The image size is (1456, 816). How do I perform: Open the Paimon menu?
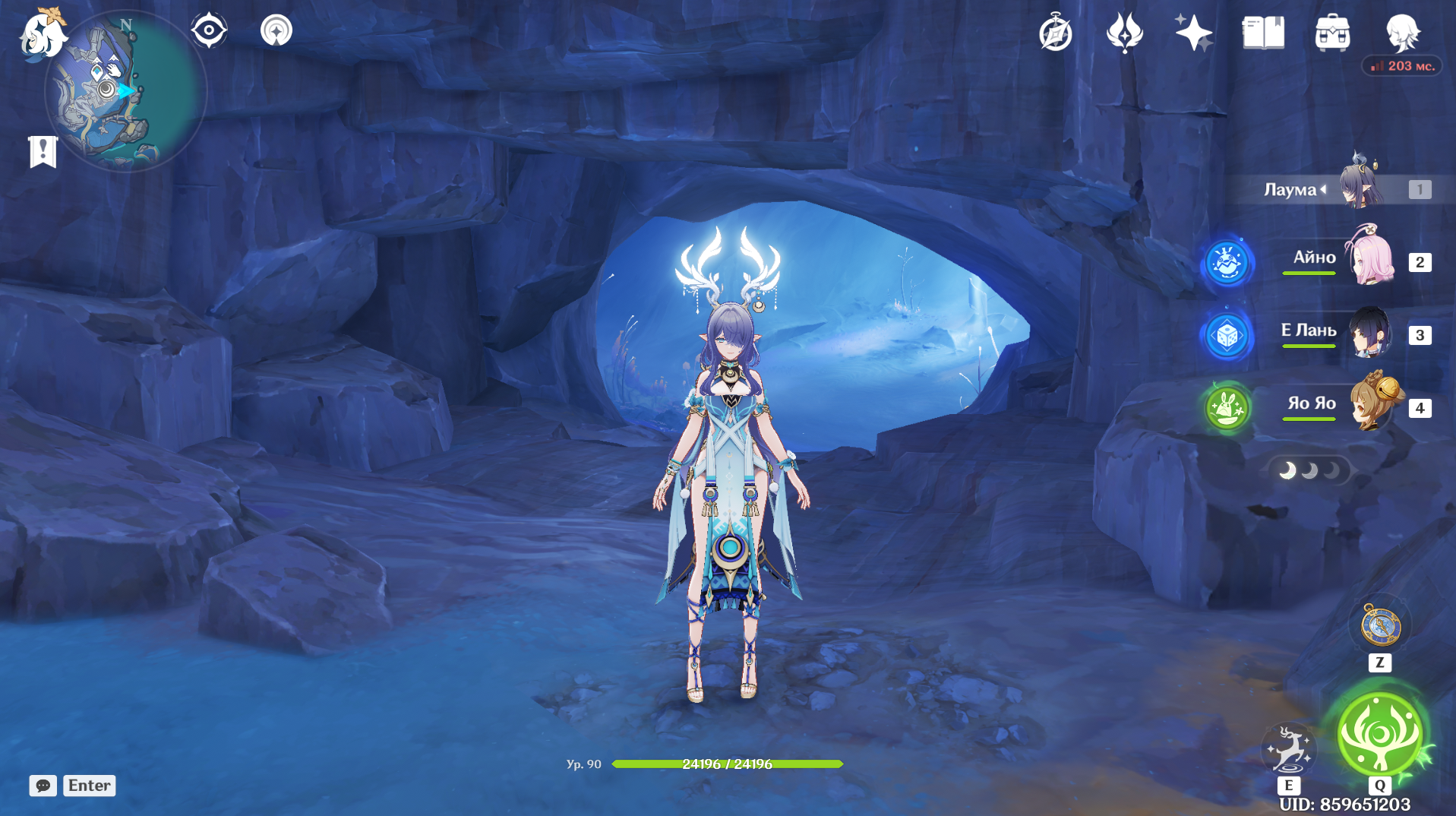pyautogui.click(x=42, y=34)
